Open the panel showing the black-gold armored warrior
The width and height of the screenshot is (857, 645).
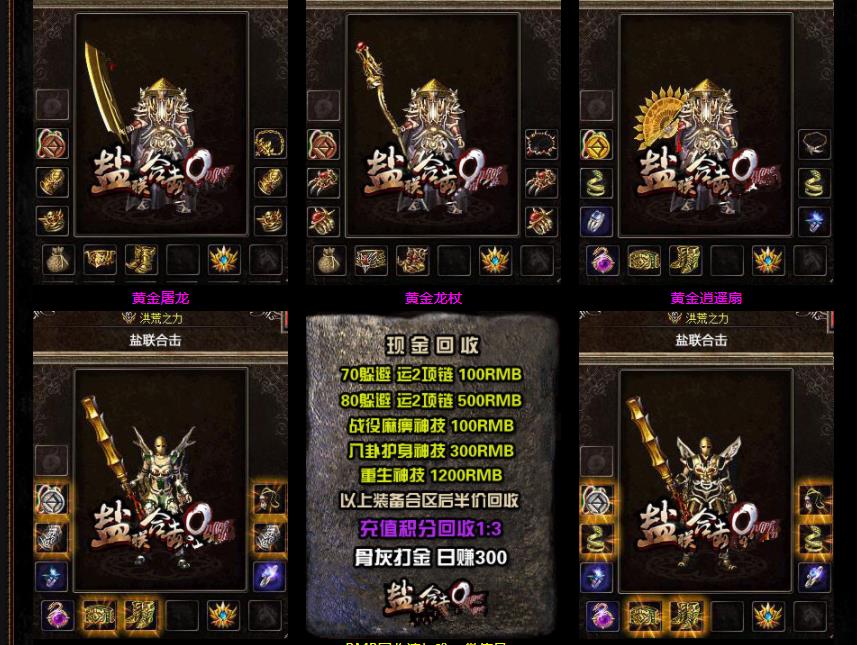click(706, 473)
